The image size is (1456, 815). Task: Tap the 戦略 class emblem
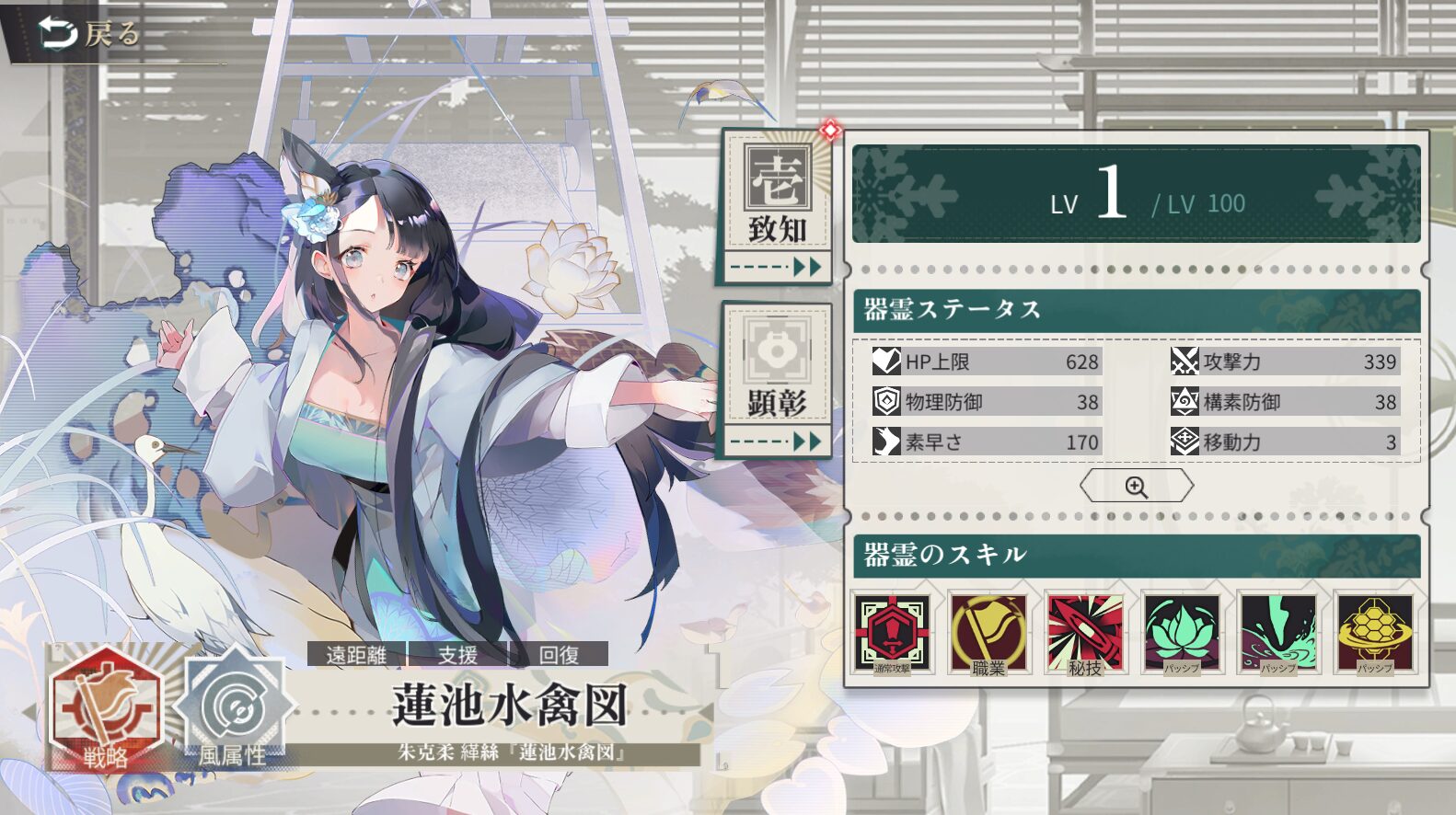click(106, 708)
